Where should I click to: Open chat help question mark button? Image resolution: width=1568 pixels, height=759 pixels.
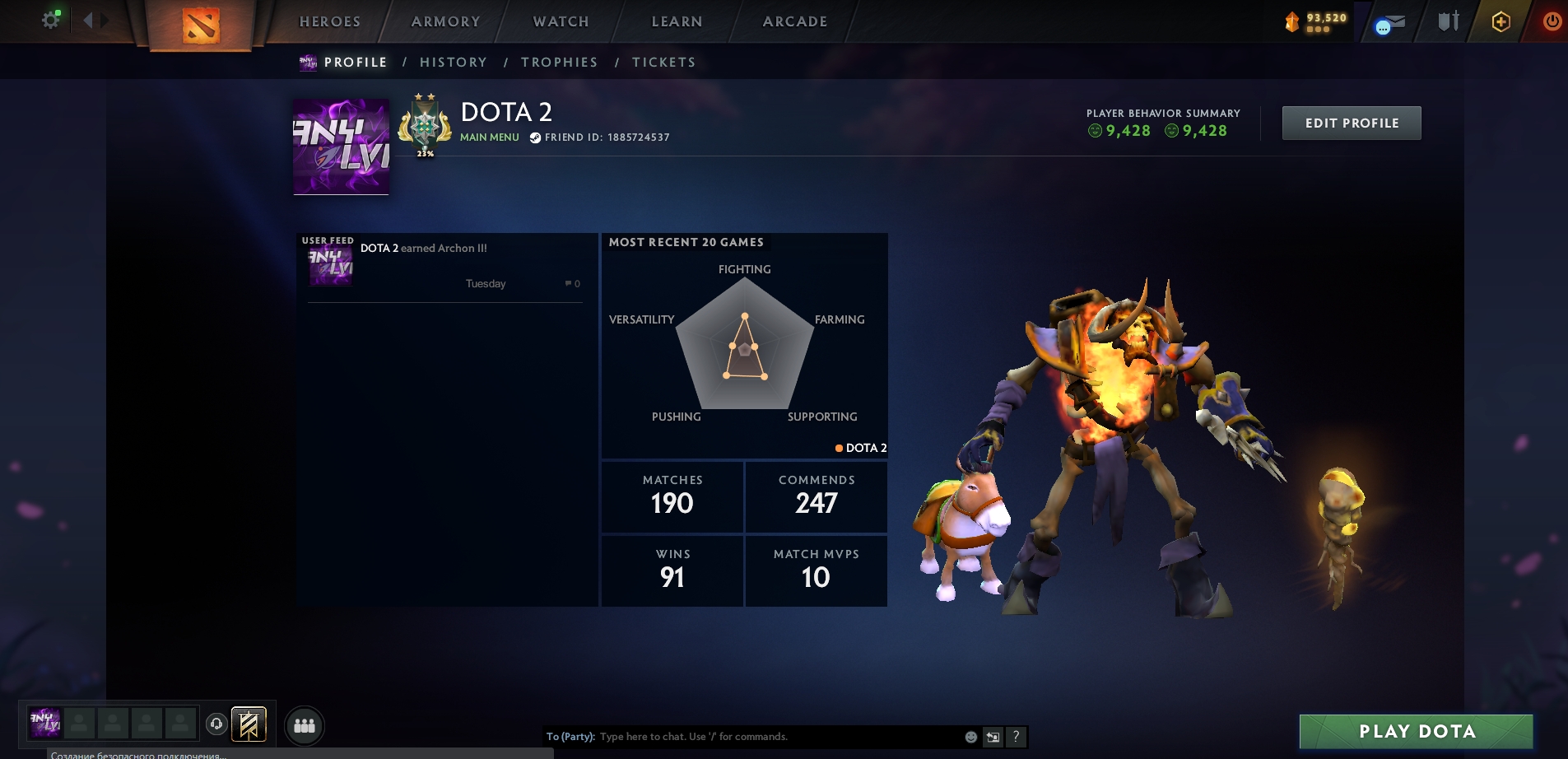click(1017, 737)
